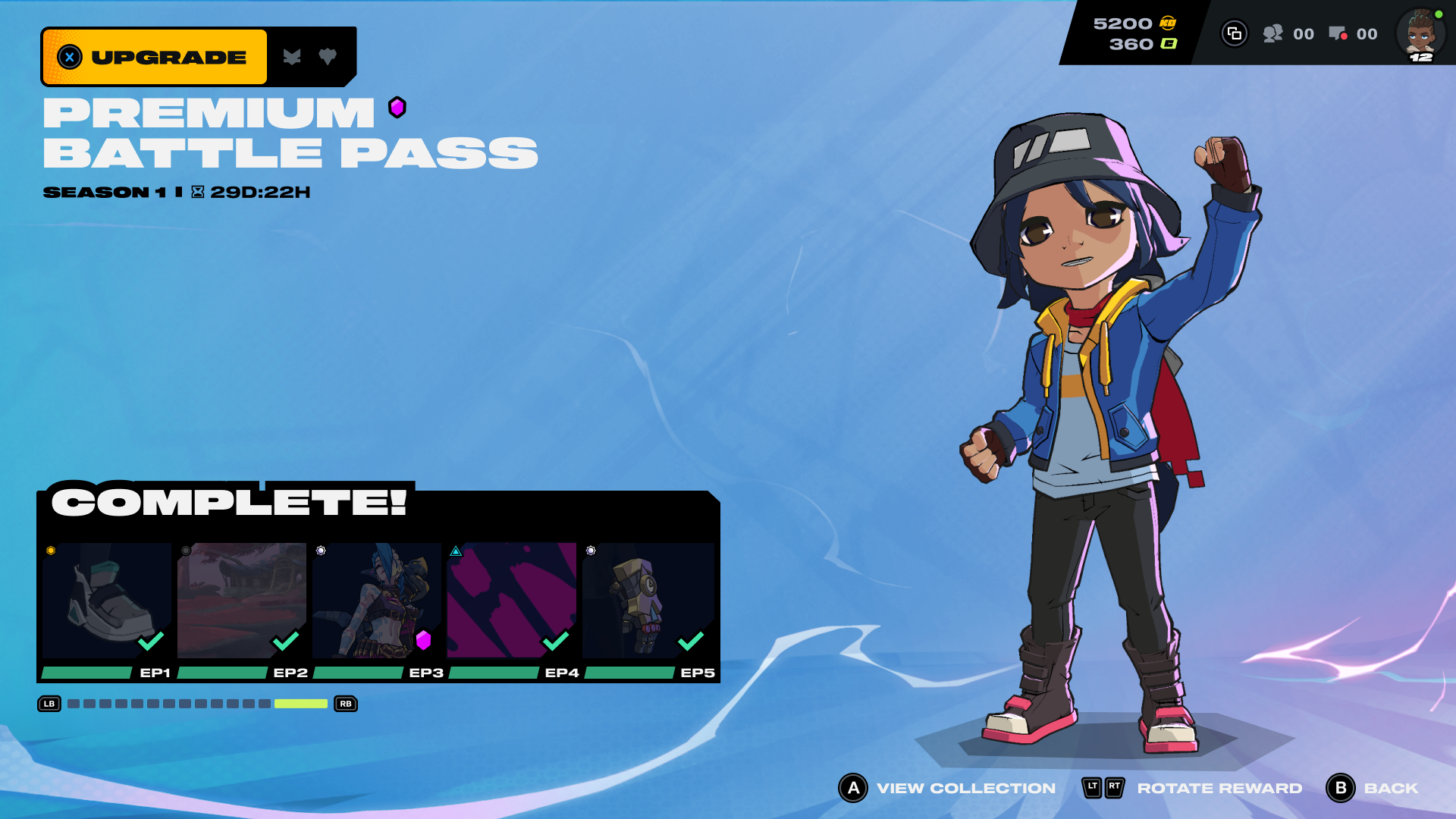Click the highlighted green page indicator
This screenshot has height=819, width=1456.
[x=300, y=704]
